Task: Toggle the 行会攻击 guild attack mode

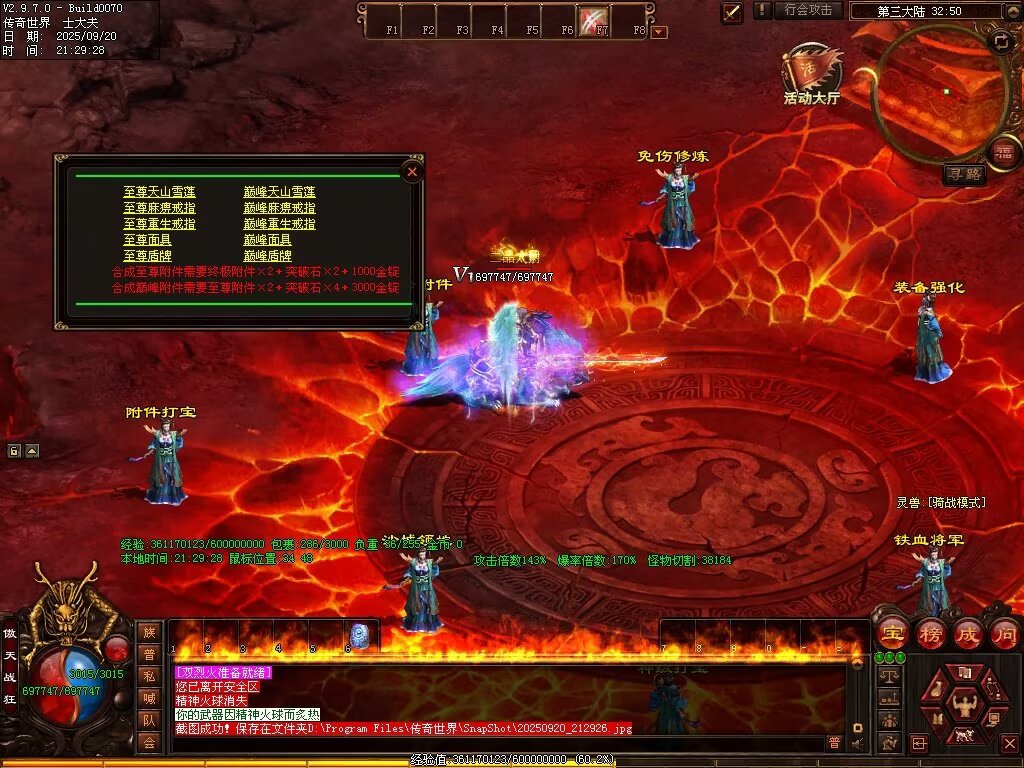Action: point(808,10)
